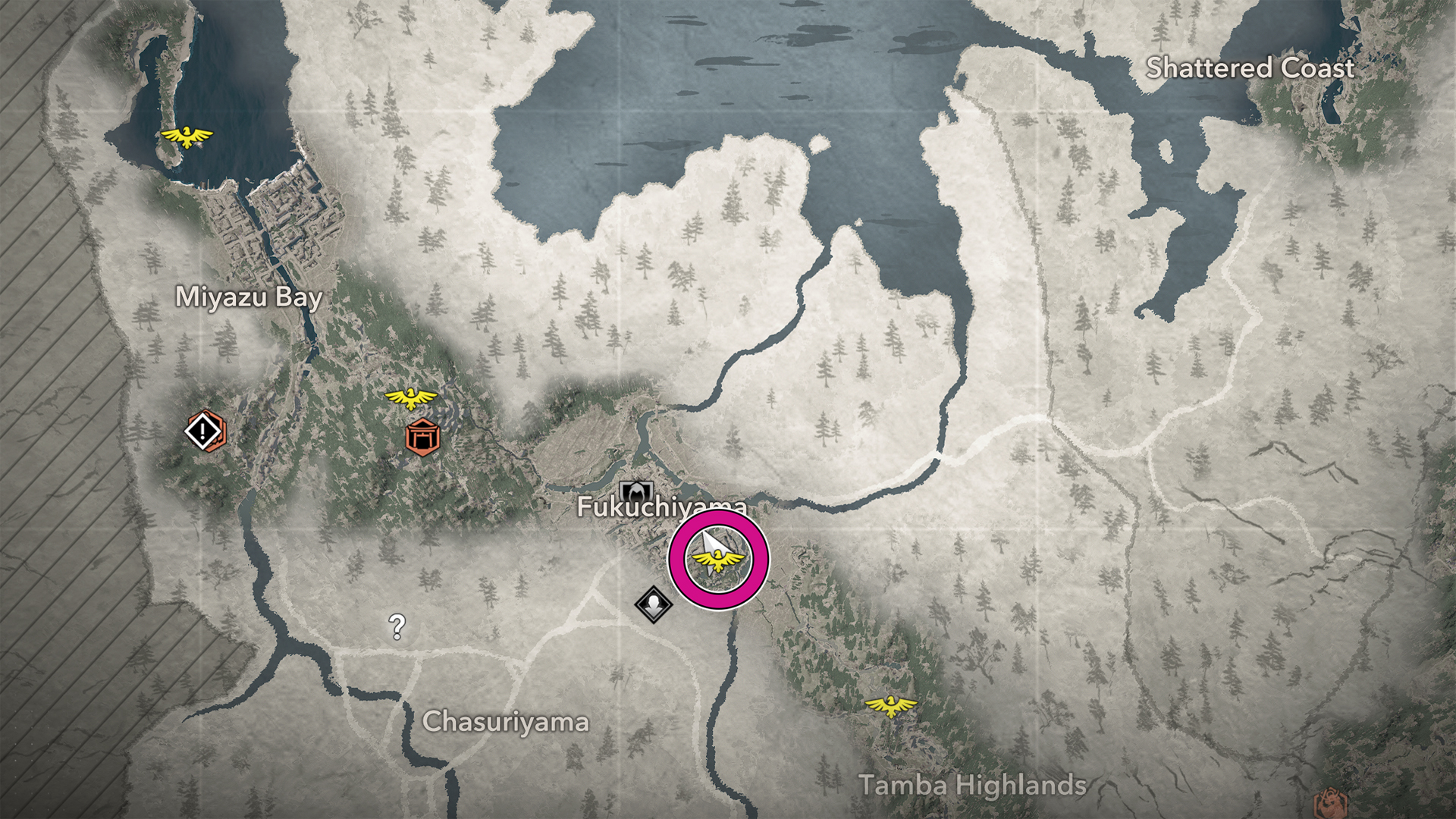Viewport: 1456px width, 819px height.
Task: Select the black diamond character marker
Action: [653, 604]
